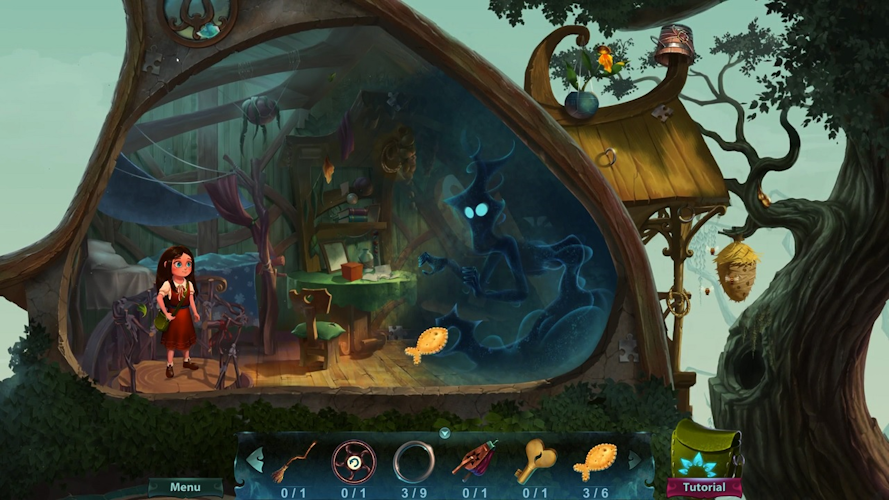This screenshot has height=500, width=889.
Task: Select the fish cookie inventory slot
Action: tap(594, 462)
